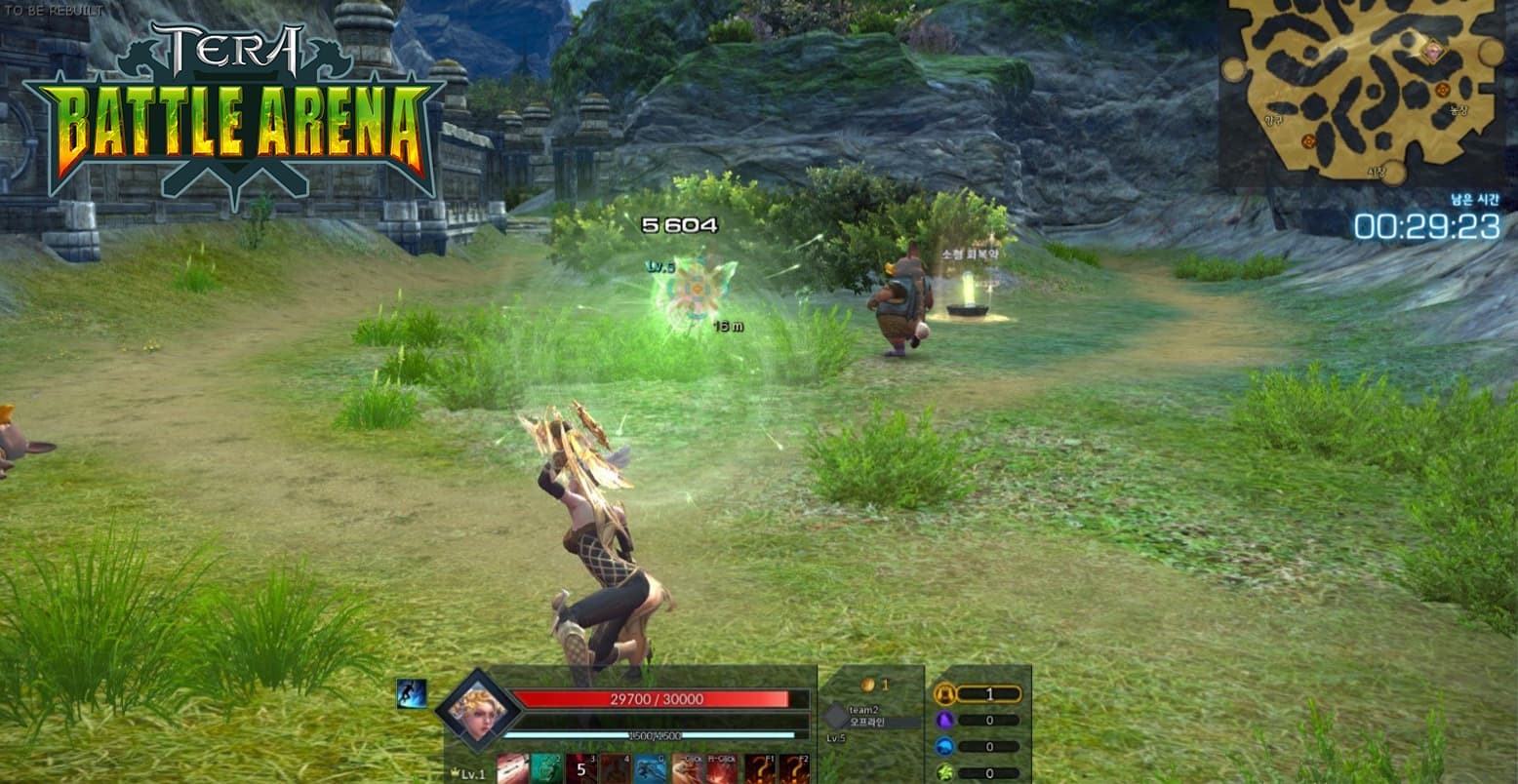The width and height of the screenshot is (1518, 784).
Task: Click the golden bell resource counter icon
Action: pyautogui.click(x=946, y=694)
